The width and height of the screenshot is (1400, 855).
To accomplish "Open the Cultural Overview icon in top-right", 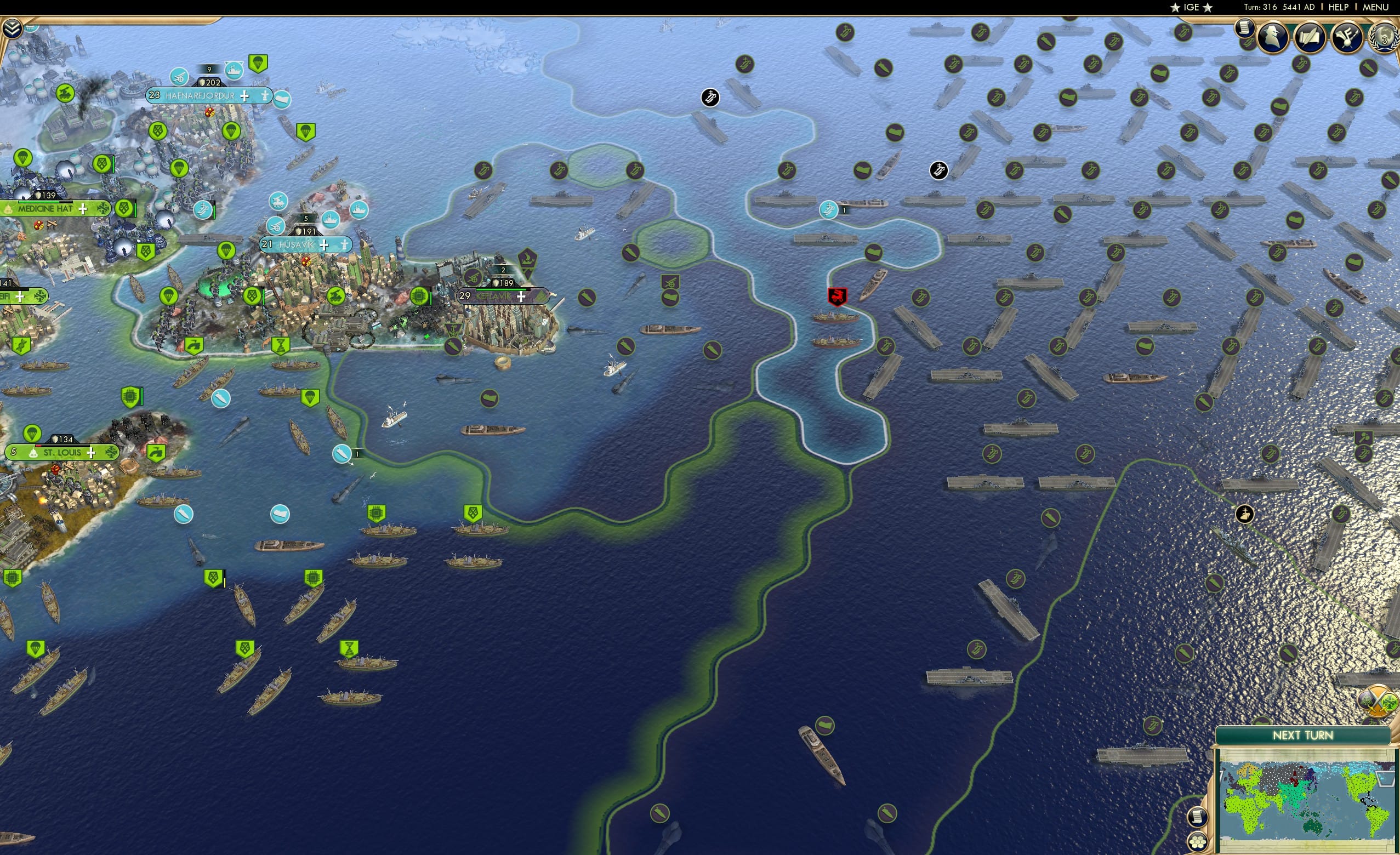I will tap(1347, 37).
